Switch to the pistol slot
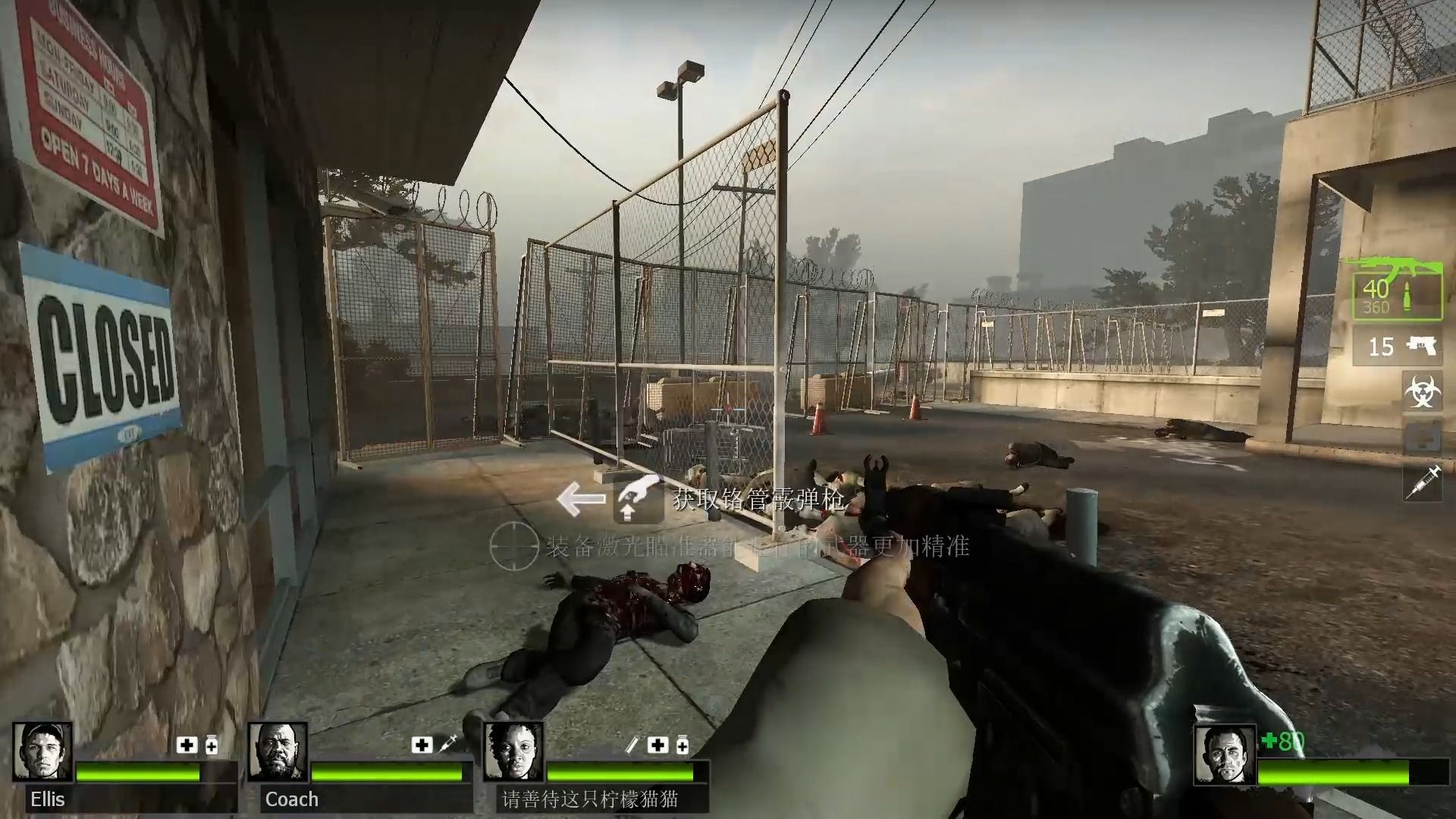Image resolution: width=1456 pixels, height=819 pixels. 1397,347
